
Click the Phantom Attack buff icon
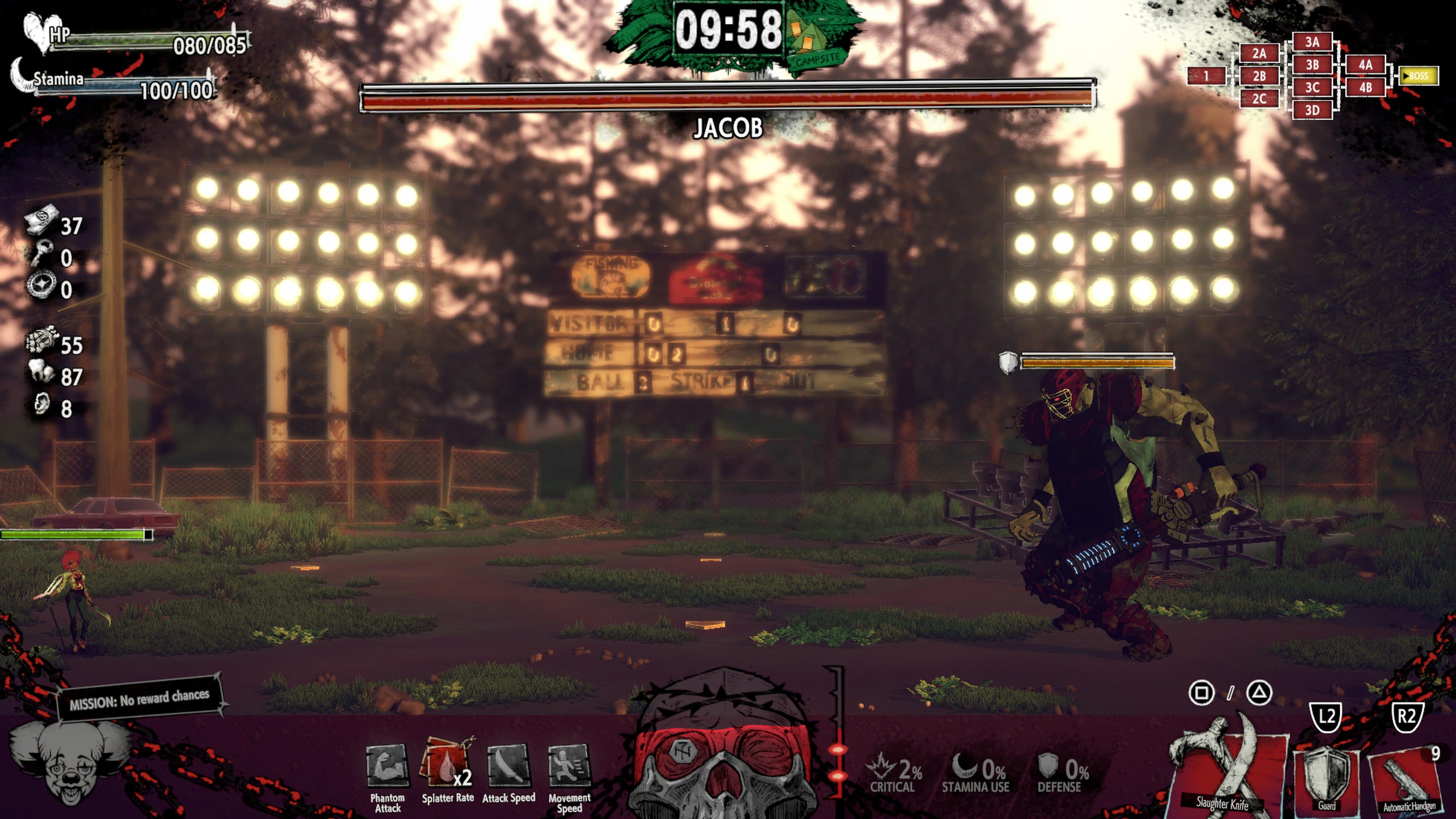pos(387,766)
